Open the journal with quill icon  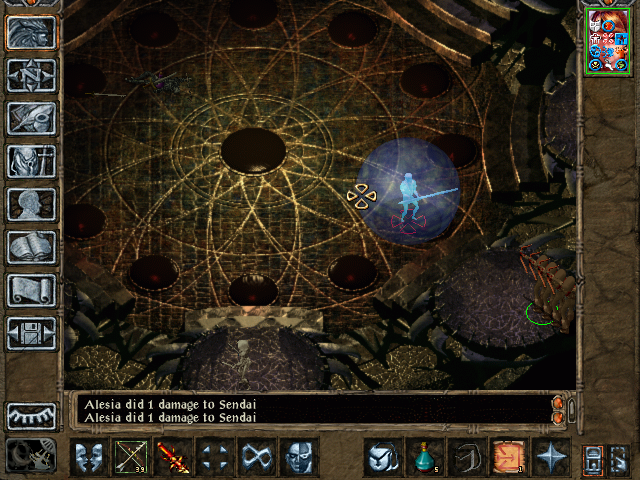31,117
